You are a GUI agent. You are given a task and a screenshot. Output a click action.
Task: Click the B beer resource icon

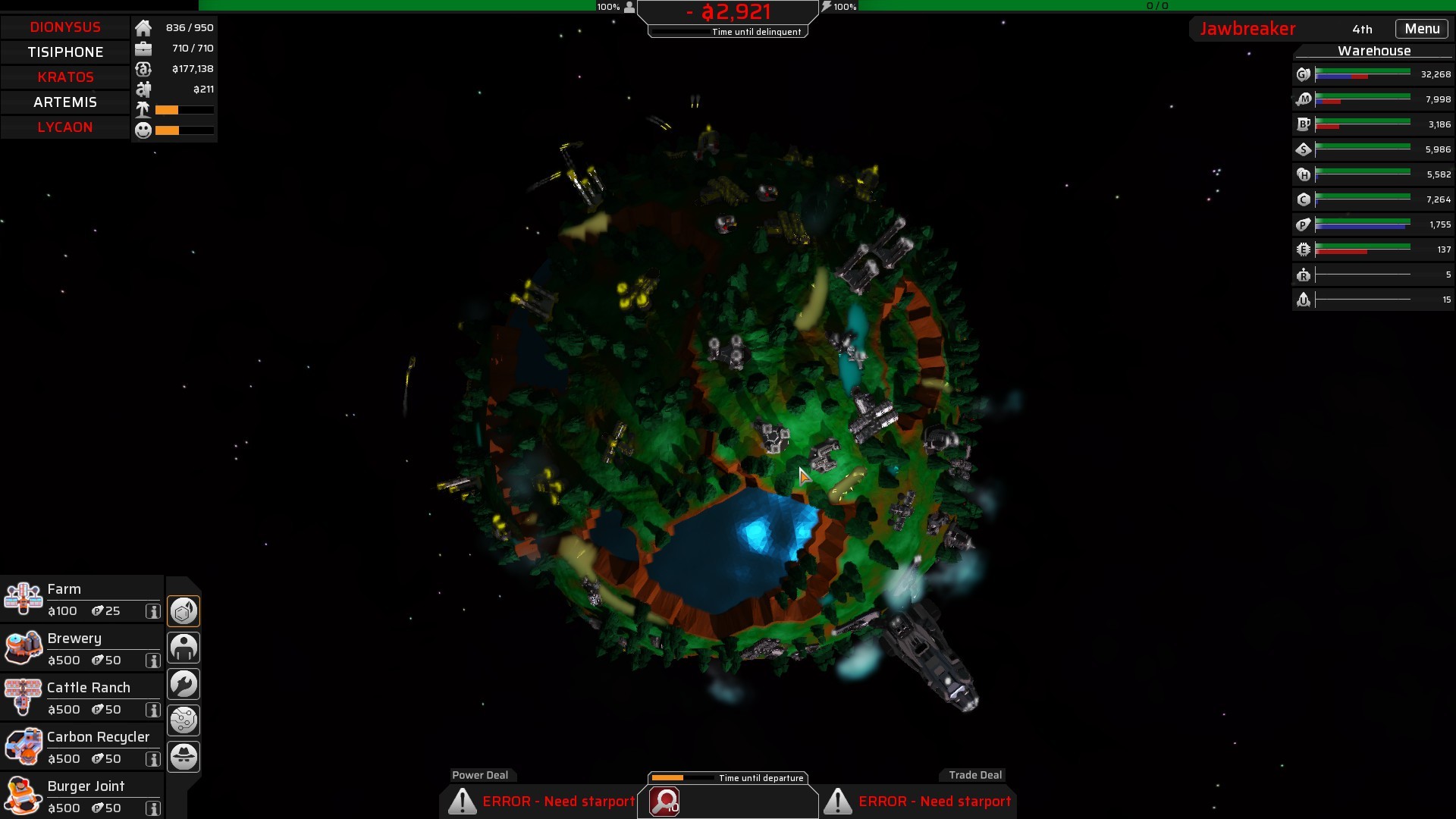[x=1304, y=124]
